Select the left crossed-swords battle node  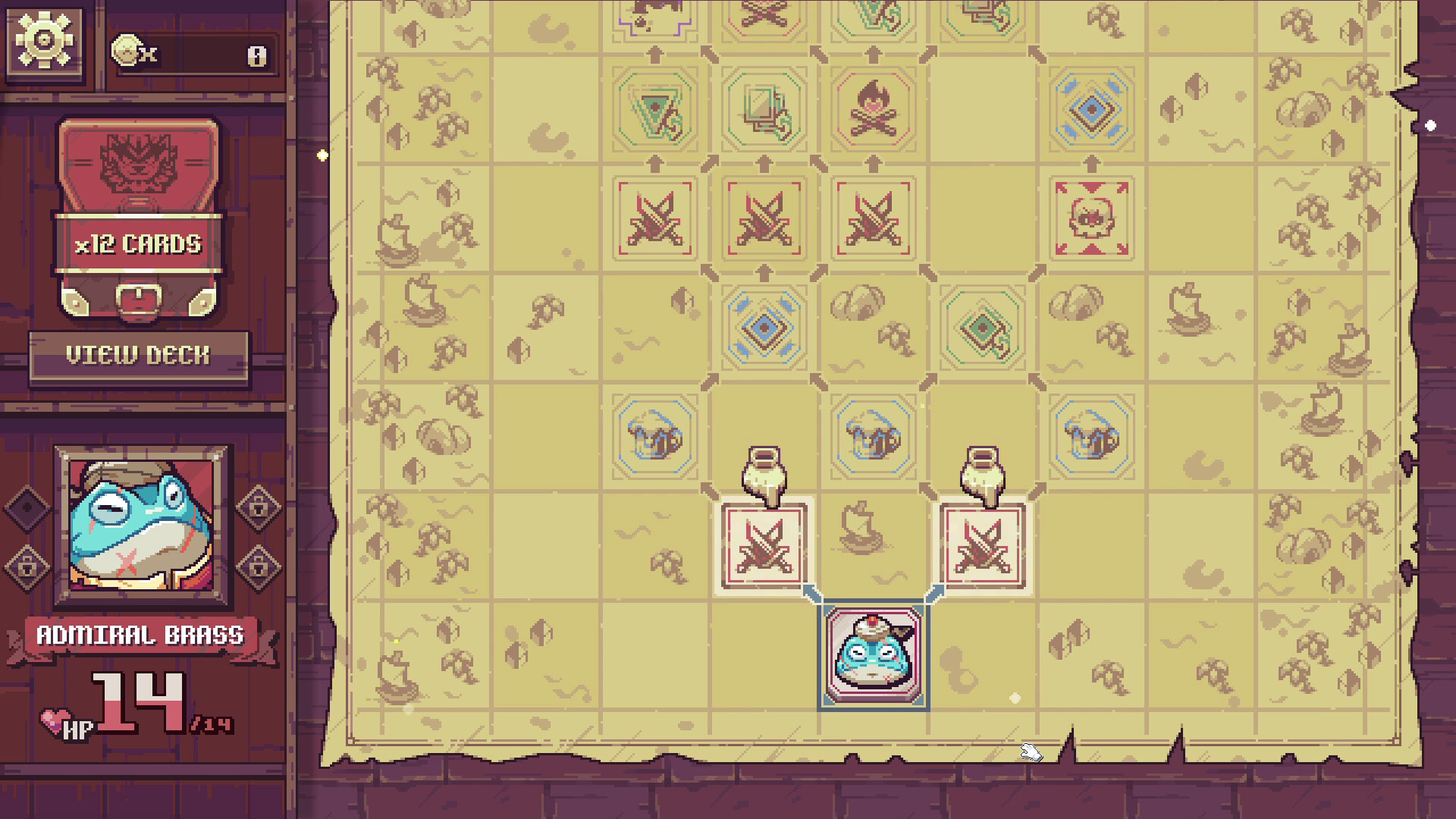coord(764,546)
